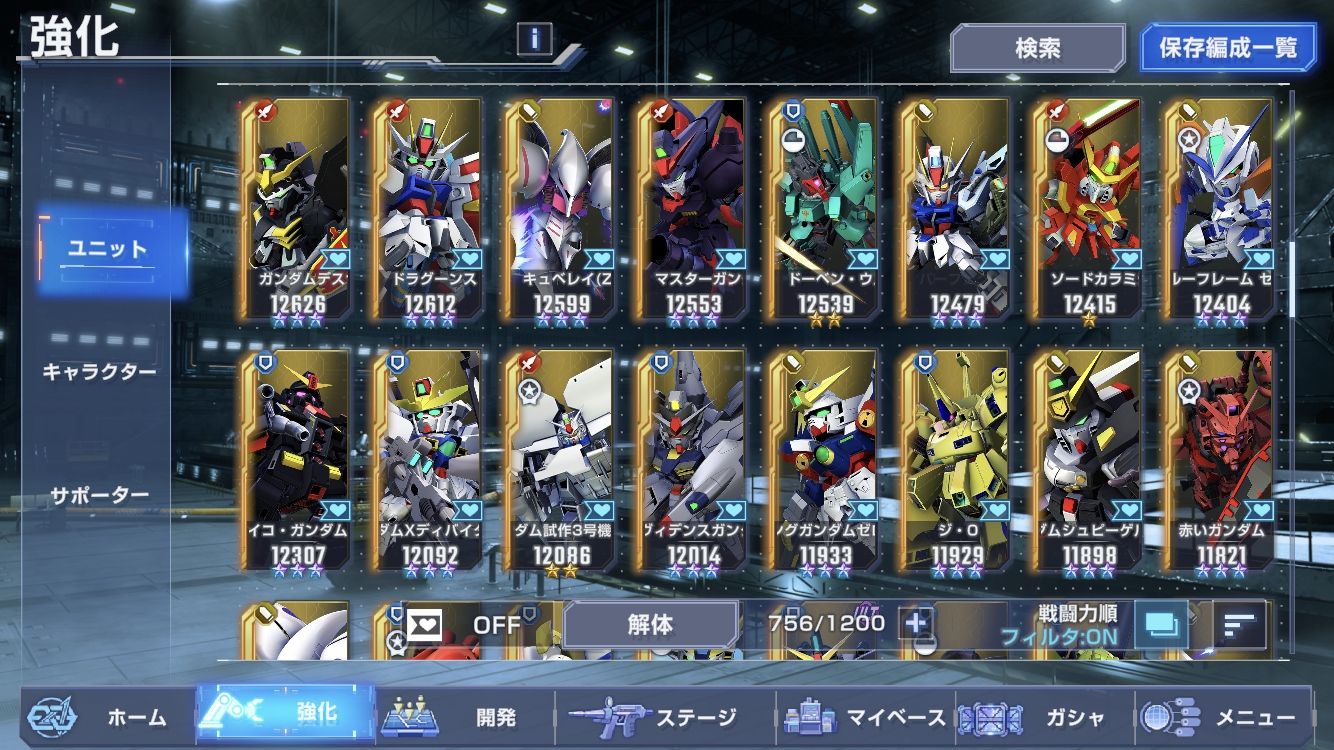
Task: Select the Qubeley unit card with power 12599
Action: click(x=560, y=210)
